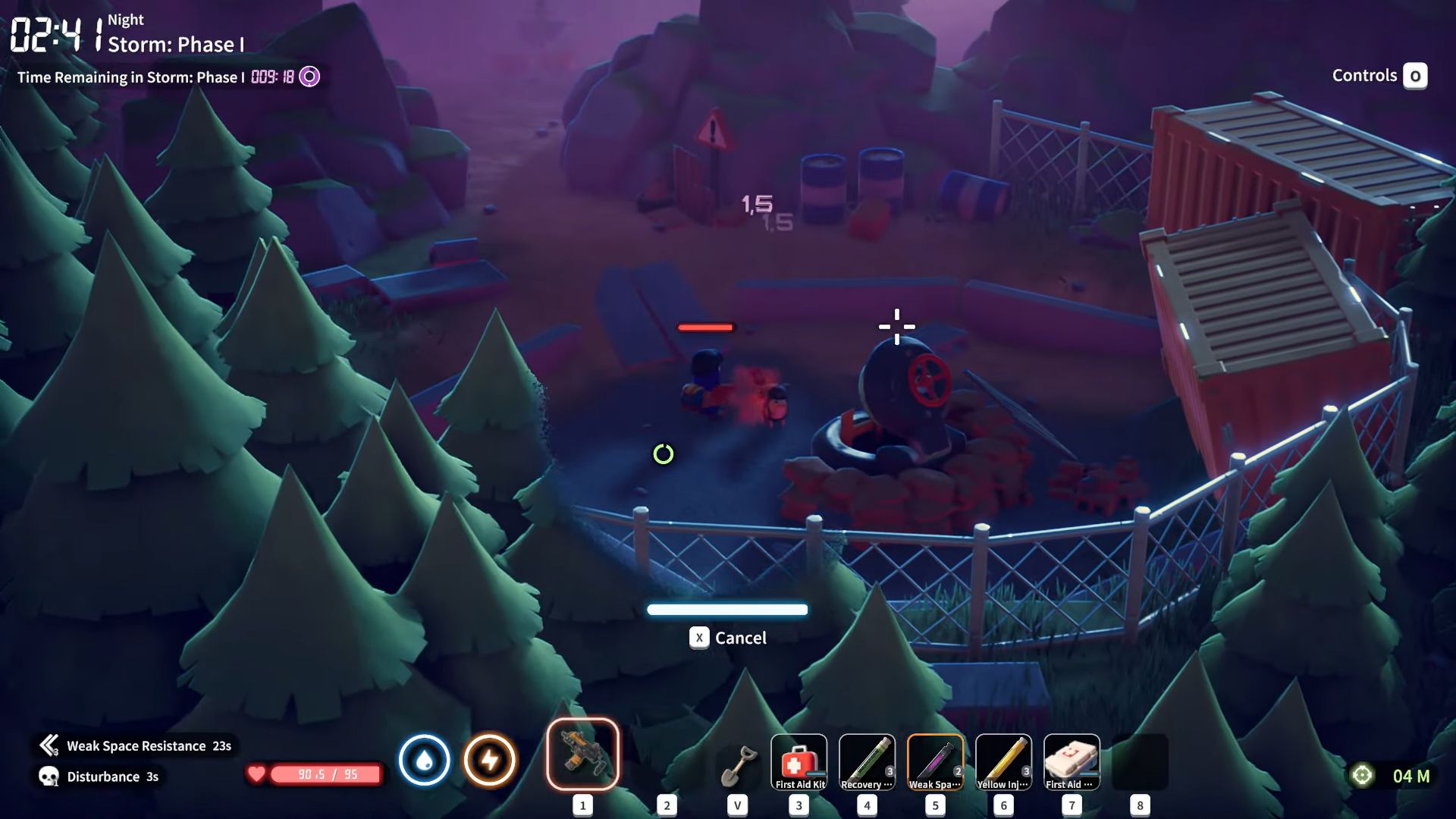Inspect the Disturbance skull debuff

[100, 777]
